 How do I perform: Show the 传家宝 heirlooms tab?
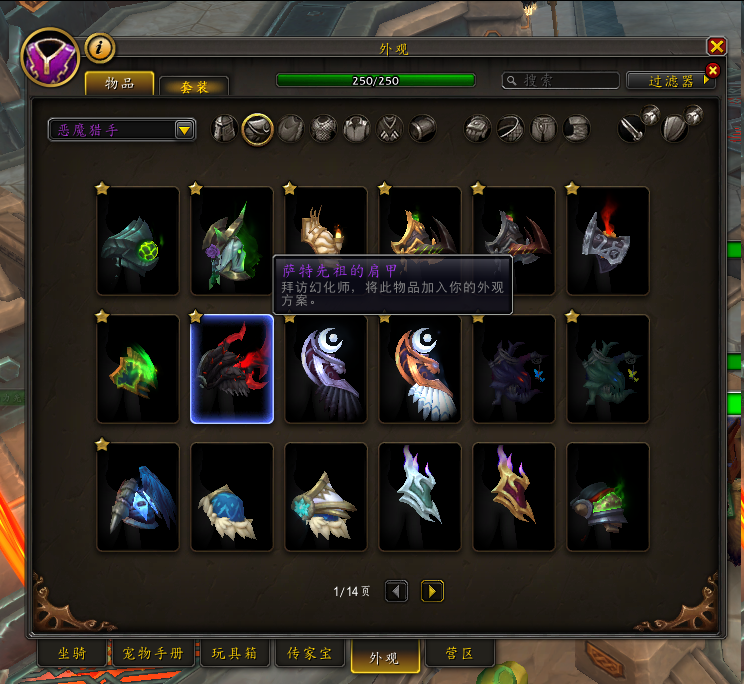click(310, 654)
